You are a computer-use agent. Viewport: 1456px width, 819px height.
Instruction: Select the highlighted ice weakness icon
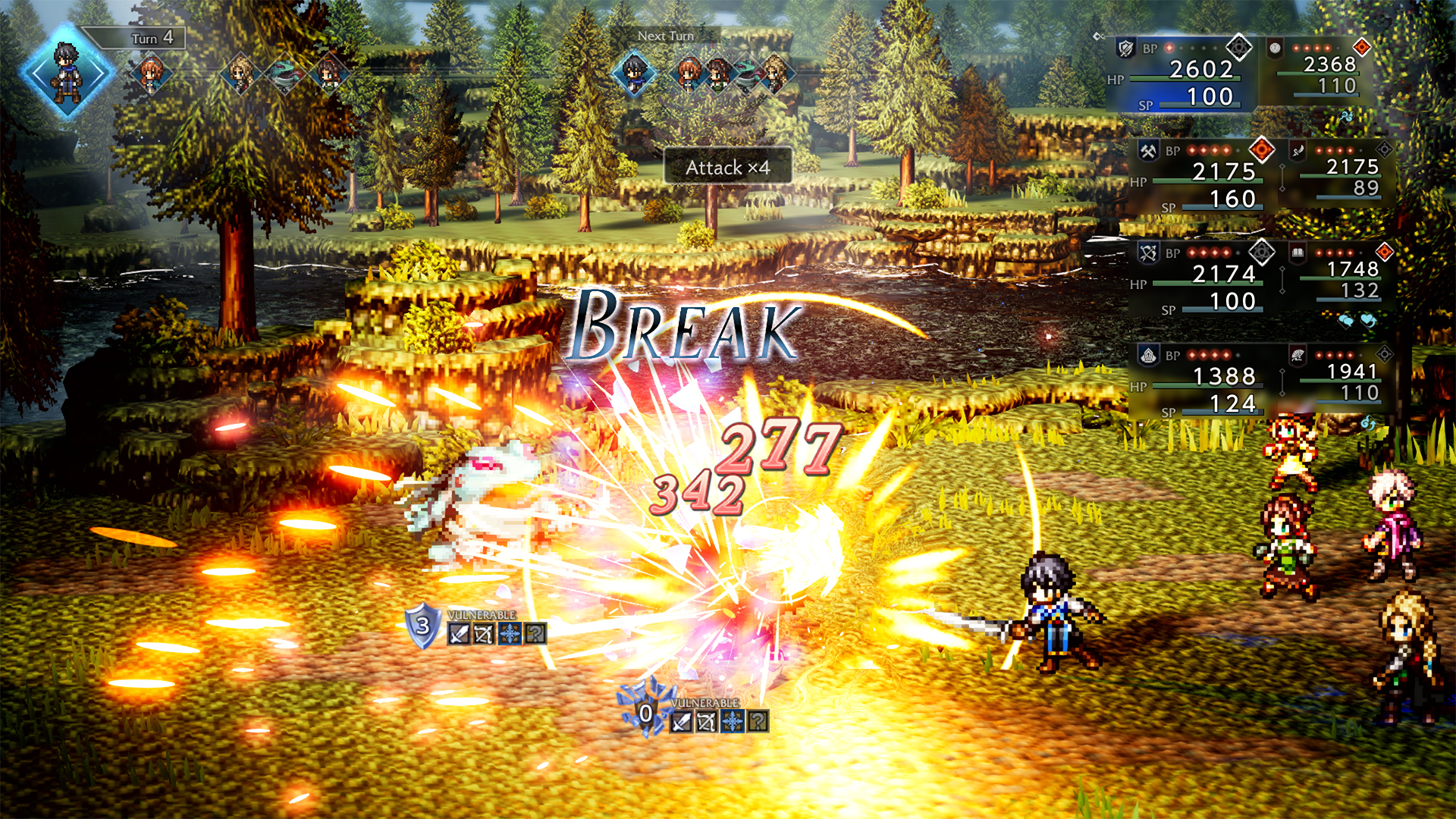(x=510, y=635)
